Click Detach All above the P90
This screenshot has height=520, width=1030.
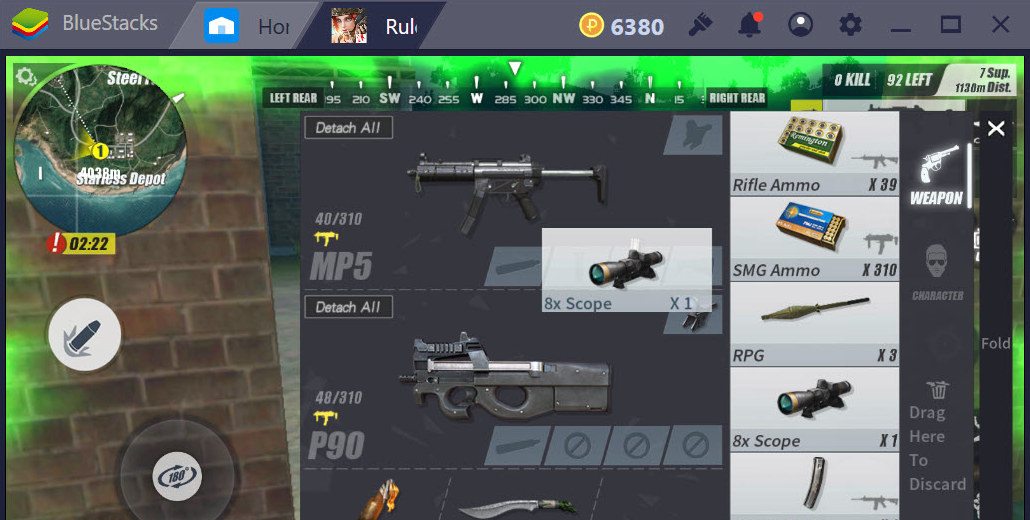click(x=348, y=307)
